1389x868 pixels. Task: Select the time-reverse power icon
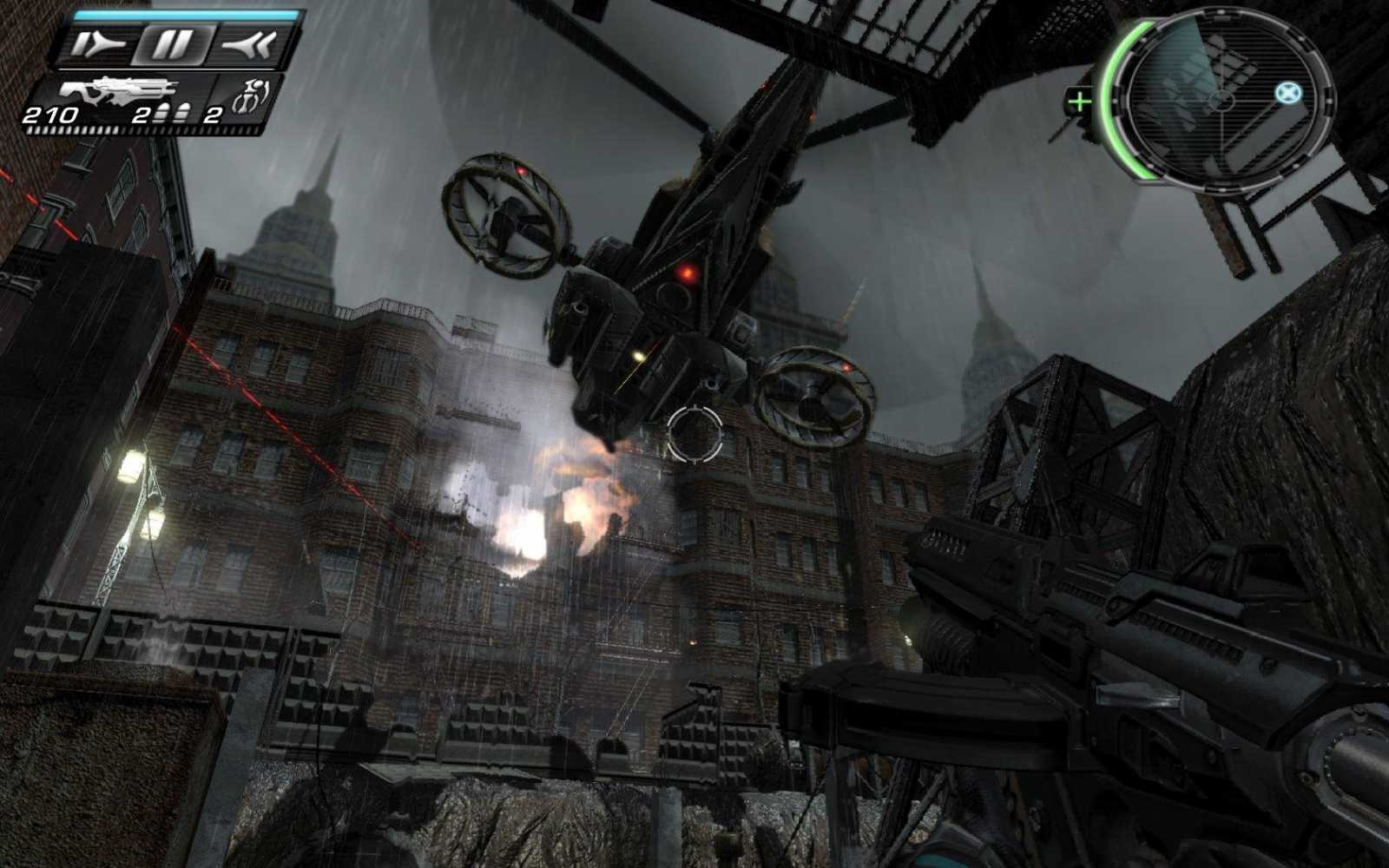point(246,45)
